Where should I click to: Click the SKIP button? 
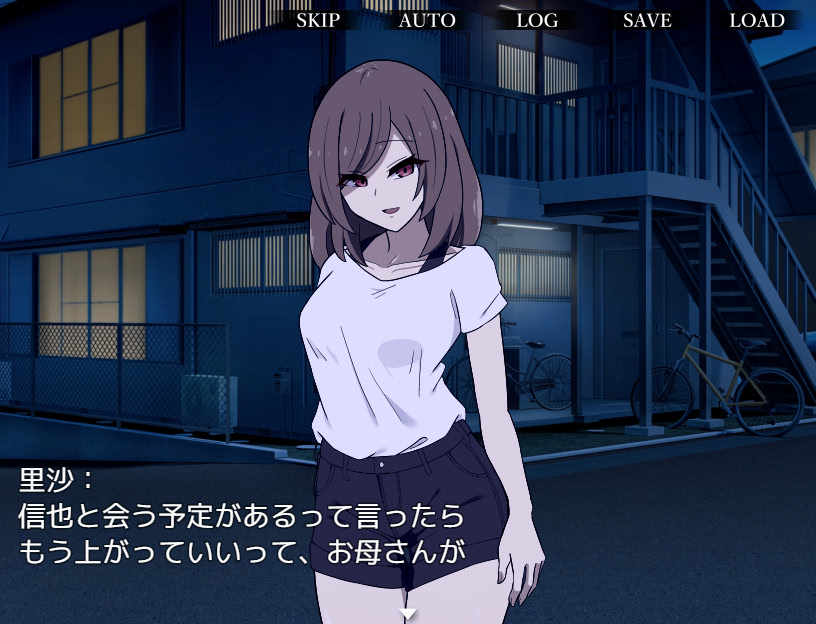pyautogui.click(x=318, y=20)
